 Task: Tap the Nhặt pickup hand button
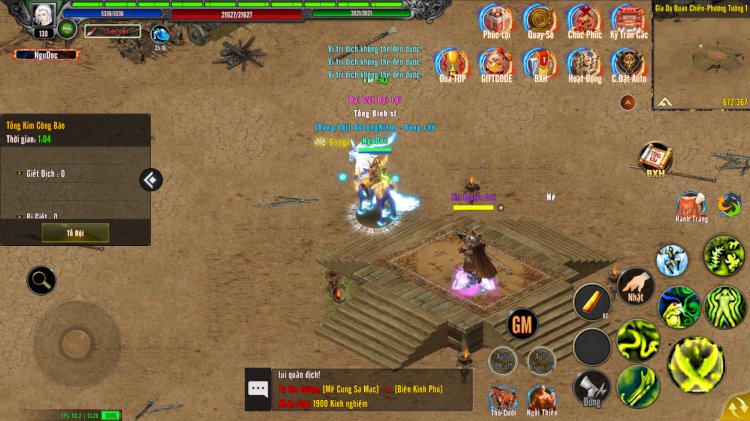635,285
